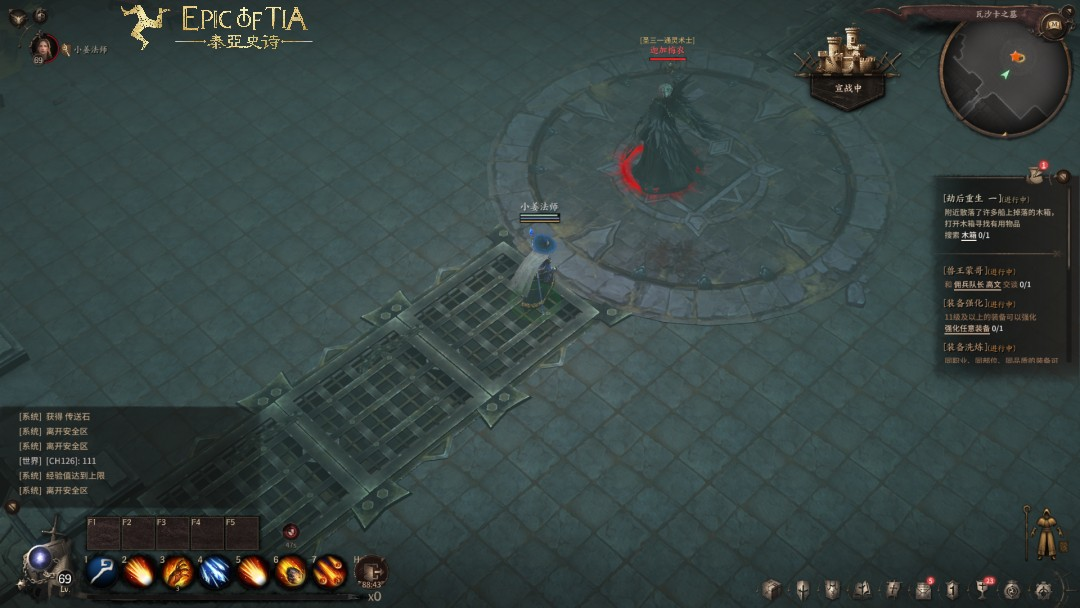Open the chalice icon with 23 notifications
The width and height of the screenshot is (1080, 608).
coord(982,589)
